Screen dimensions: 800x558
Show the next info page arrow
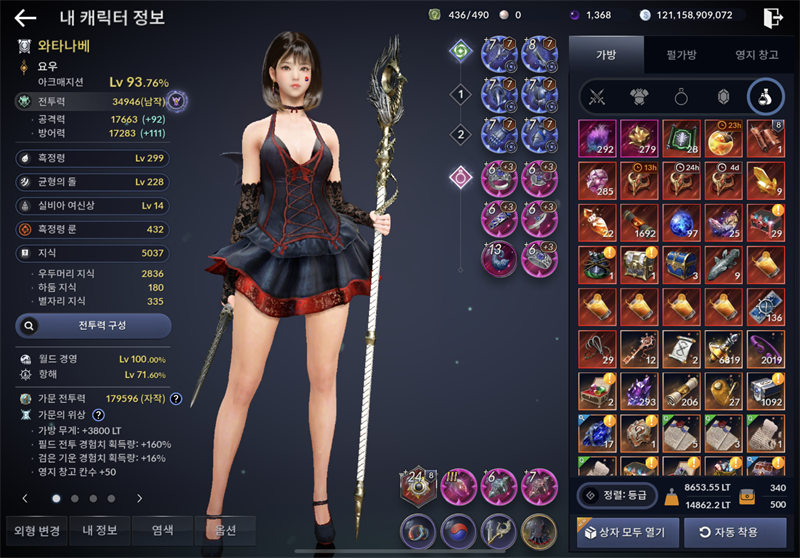pyautogui.click(x=140, y=498)
